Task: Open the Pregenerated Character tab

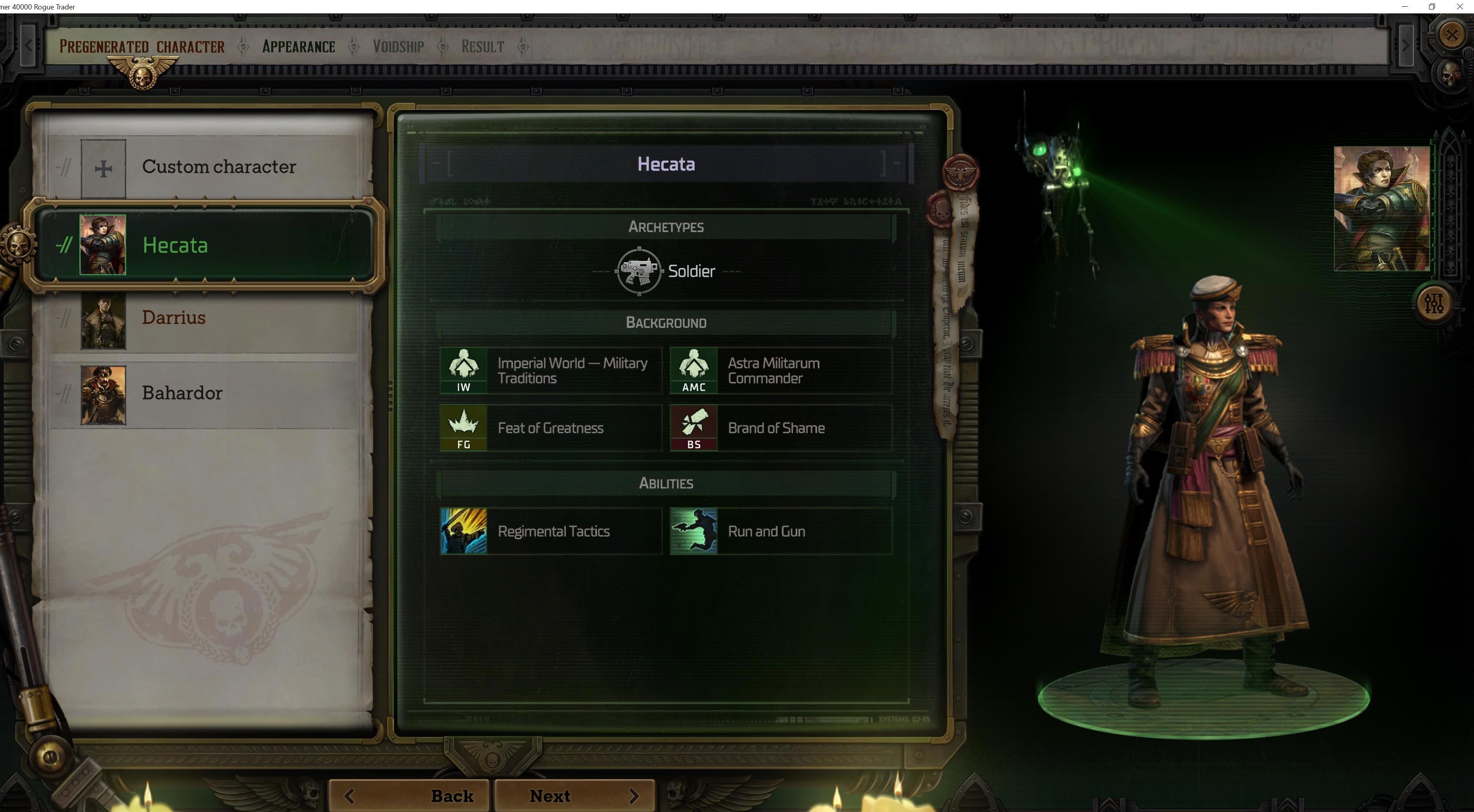Action: tap(142, 47)
